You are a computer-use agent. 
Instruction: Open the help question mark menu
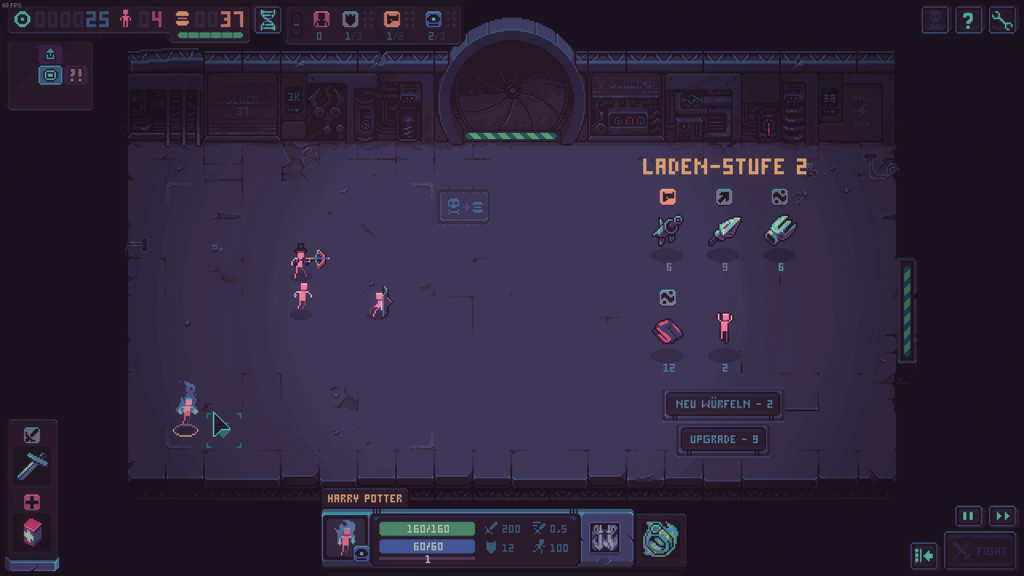tap(968, 20)
